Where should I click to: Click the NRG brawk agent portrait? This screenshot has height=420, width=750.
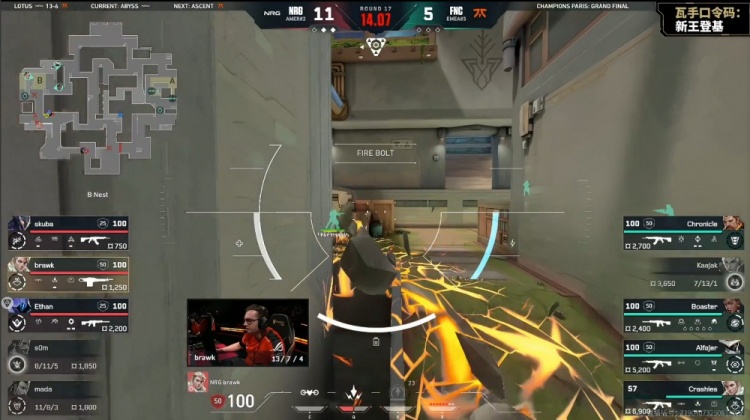(x=195, y=379)
